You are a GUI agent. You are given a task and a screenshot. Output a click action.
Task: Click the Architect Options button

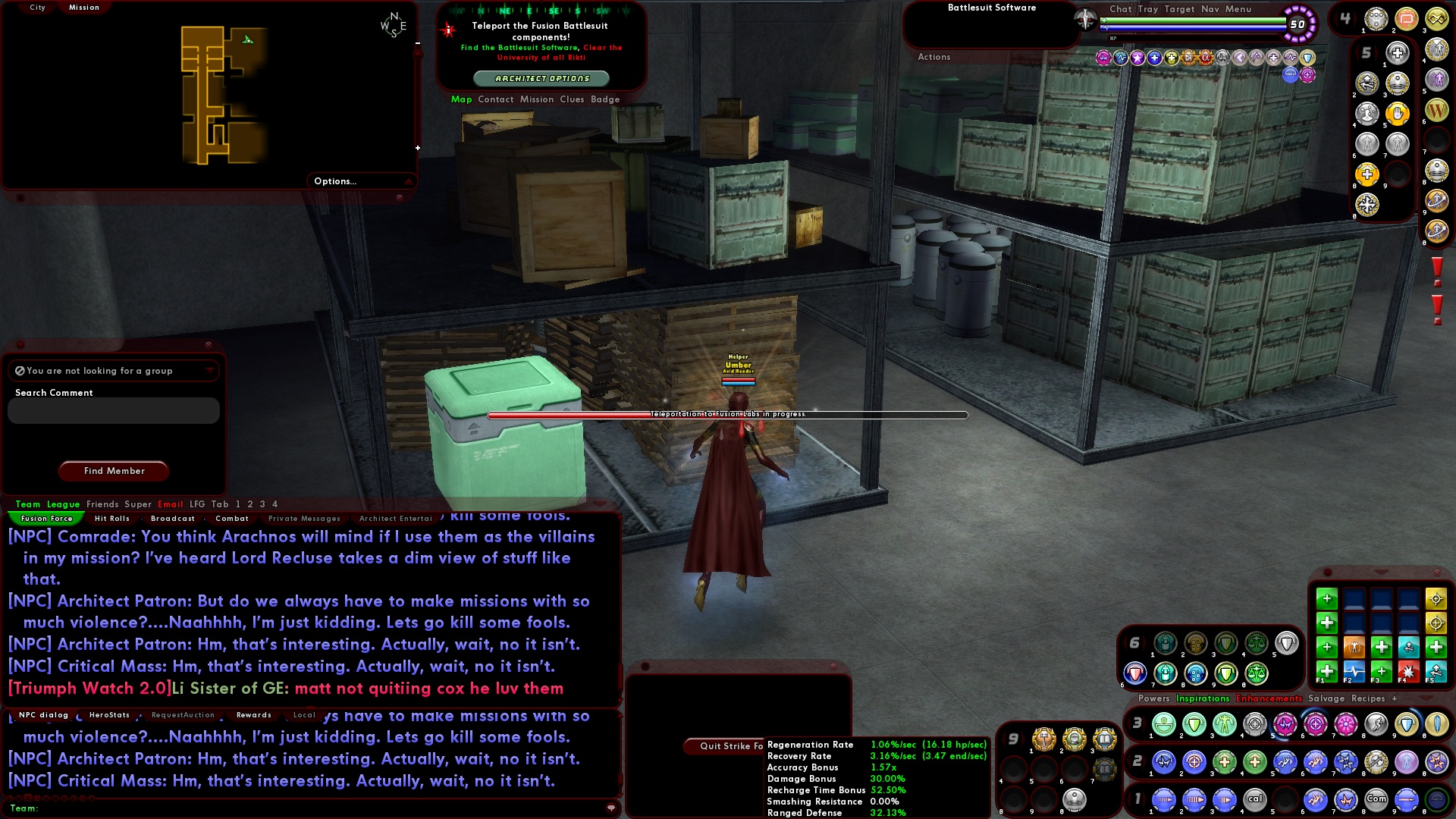(x=541, y=78)
